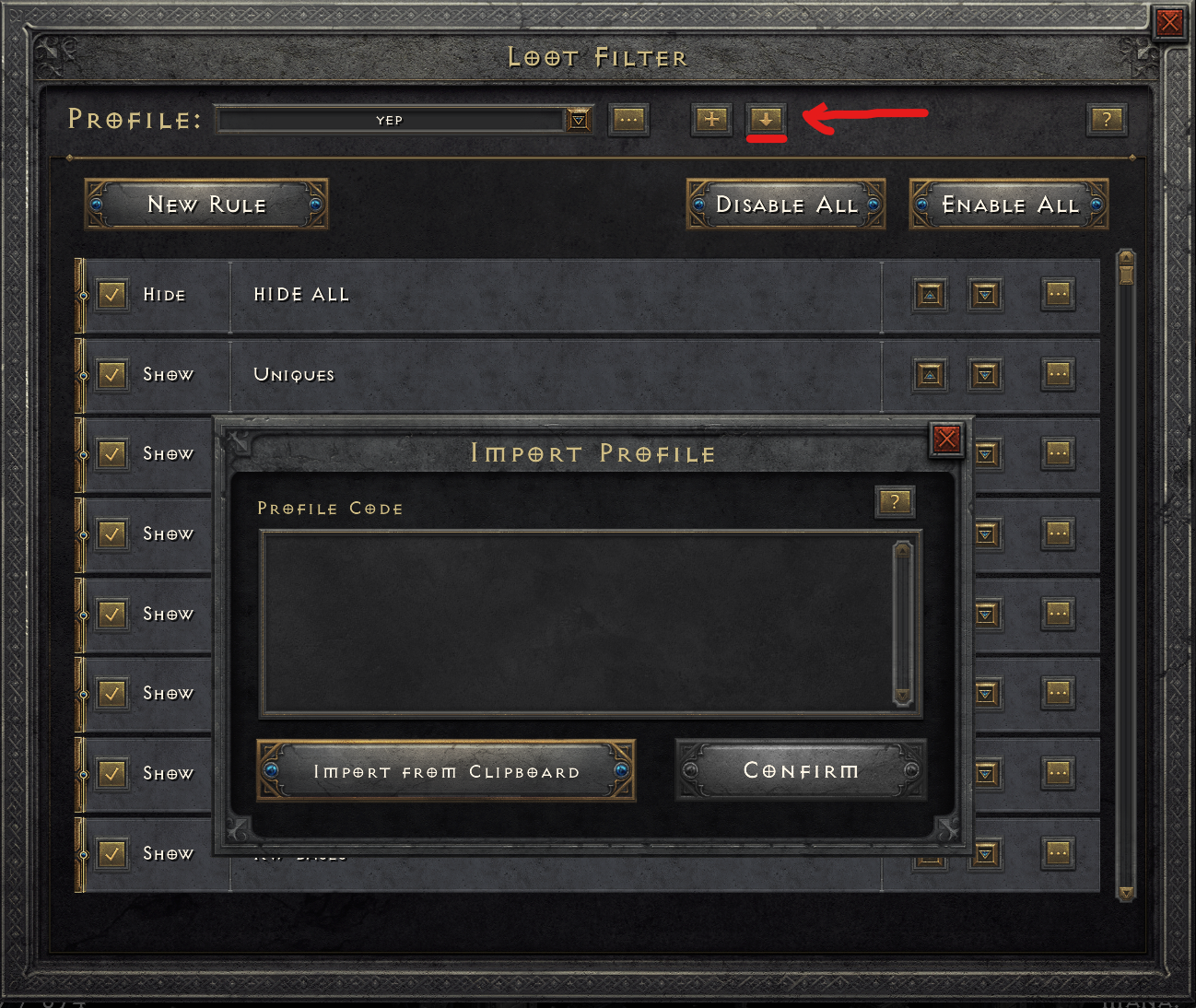Confirm the profile import

800,770
